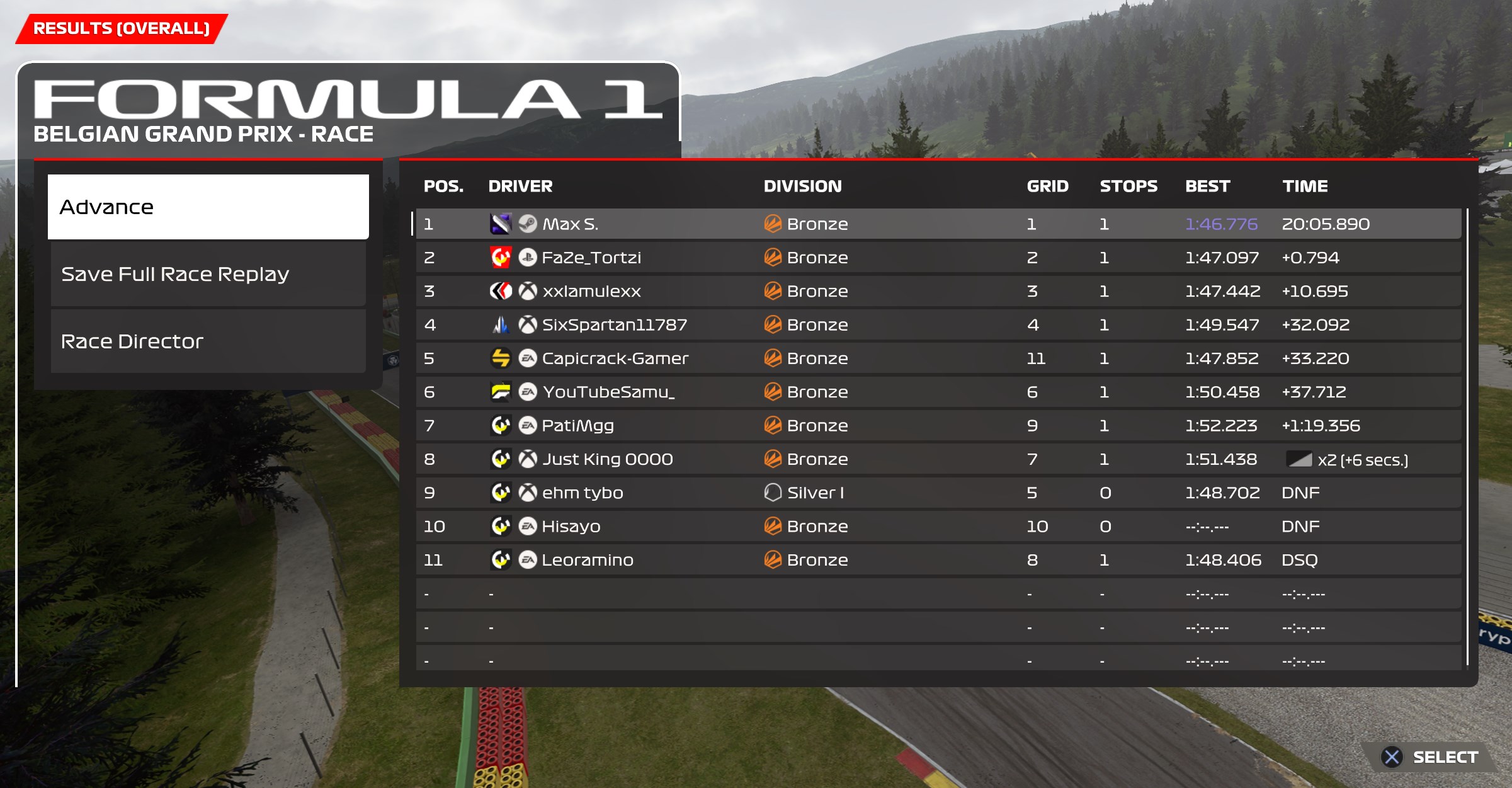Select the Advance menu option
Viewport: 1512px width, 788px height.
pos(208,207)
